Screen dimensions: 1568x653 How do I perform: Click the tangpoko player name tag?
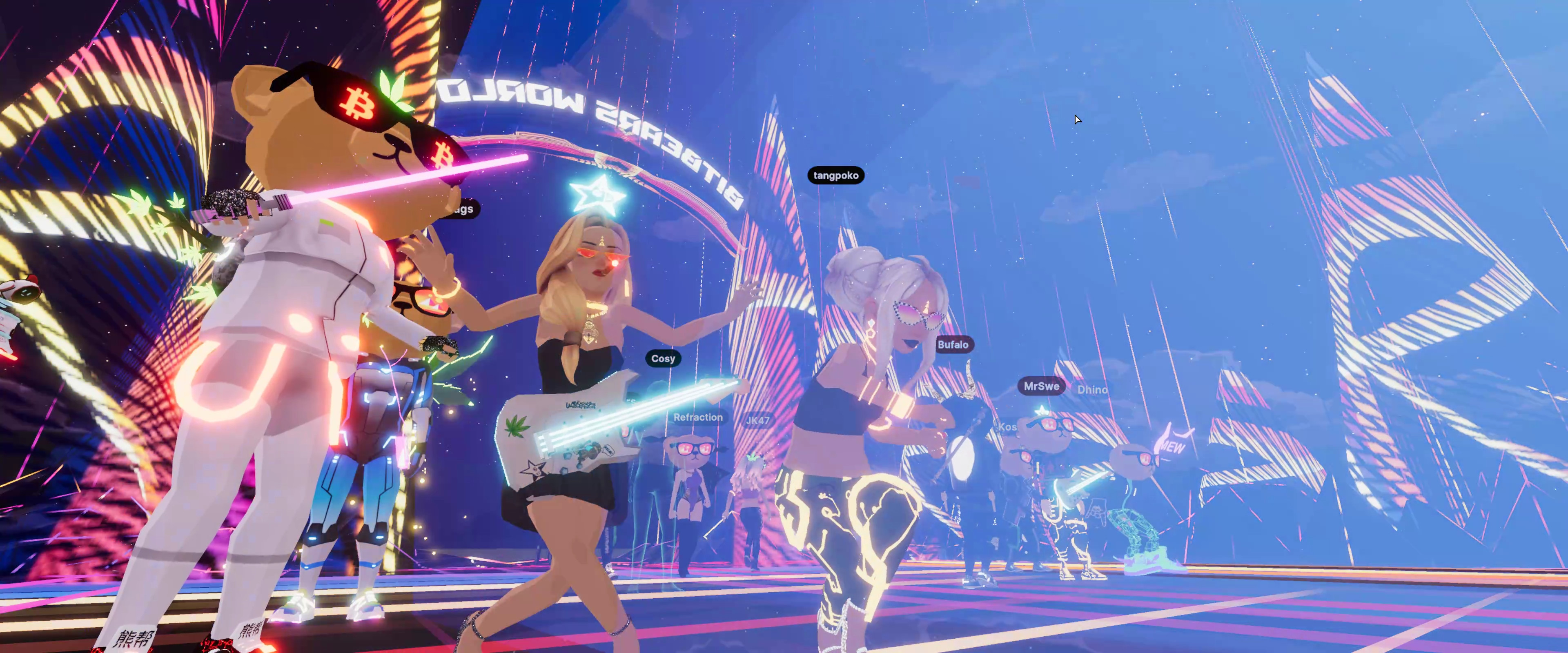tap(836, 175)
